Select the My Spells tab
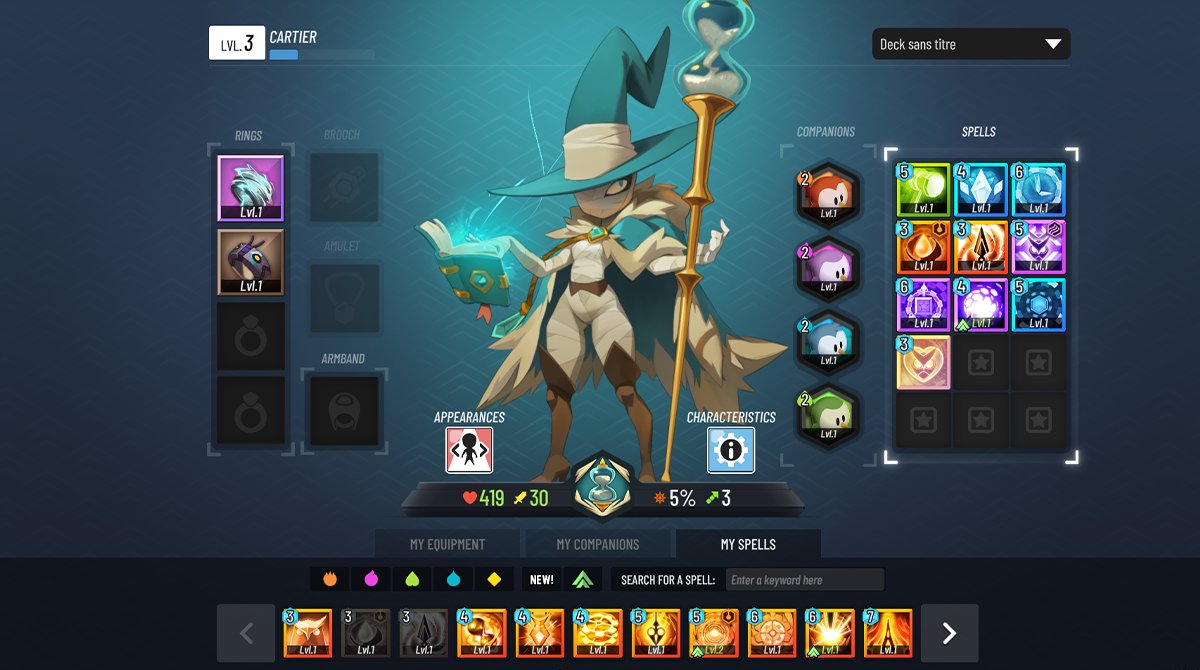This screenshot has height=670, width=1200. tap(748, 544)
